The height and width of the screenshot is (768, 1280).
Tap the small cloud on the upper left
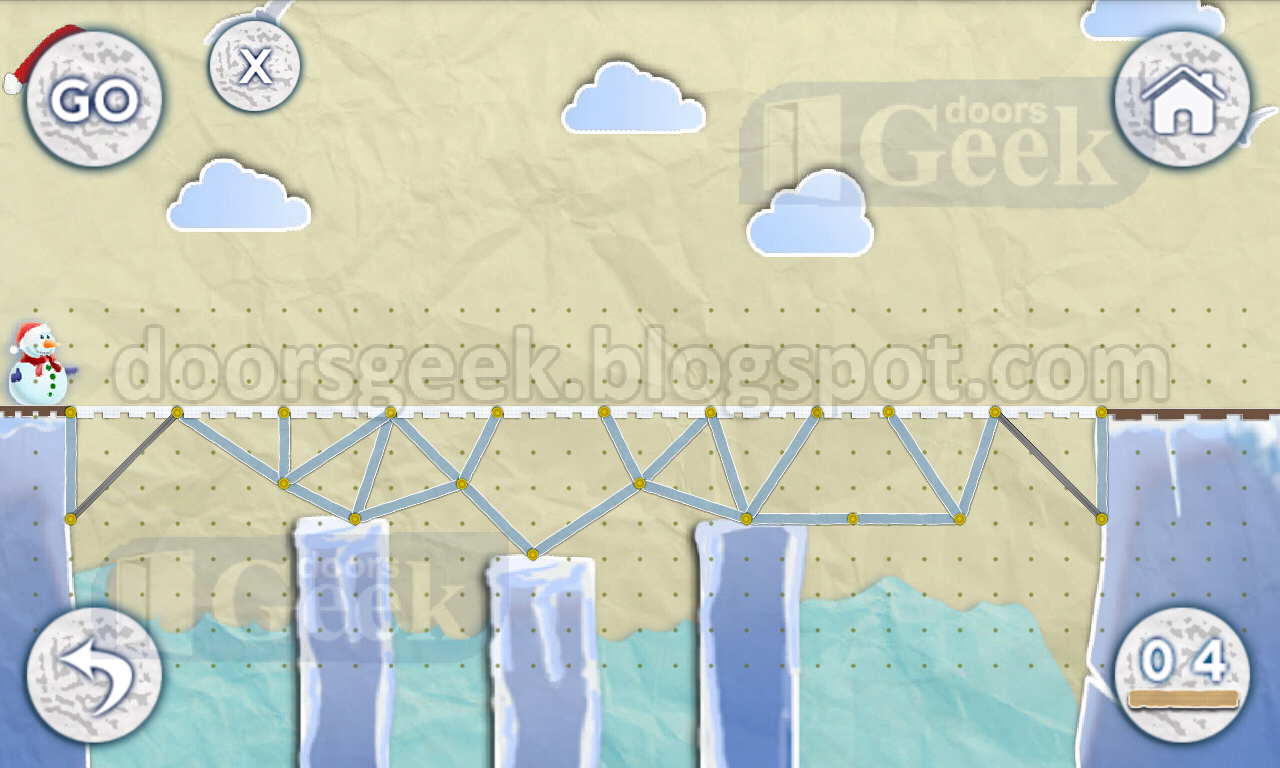pyautogui.click(x=240, y=197)
